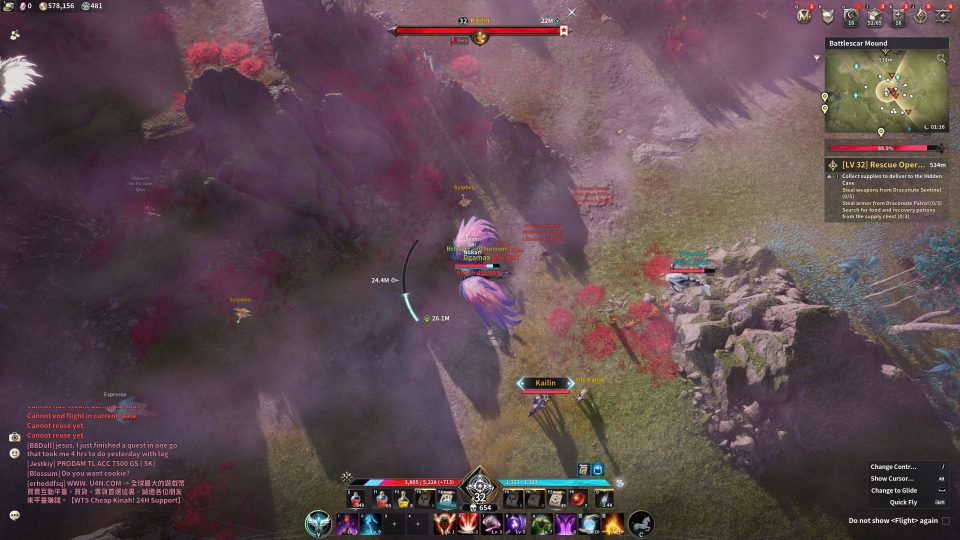The height and width of the screenshot is (540, 960).
Task: Use the yellow potion quick slot
Action: pos(401,498)
